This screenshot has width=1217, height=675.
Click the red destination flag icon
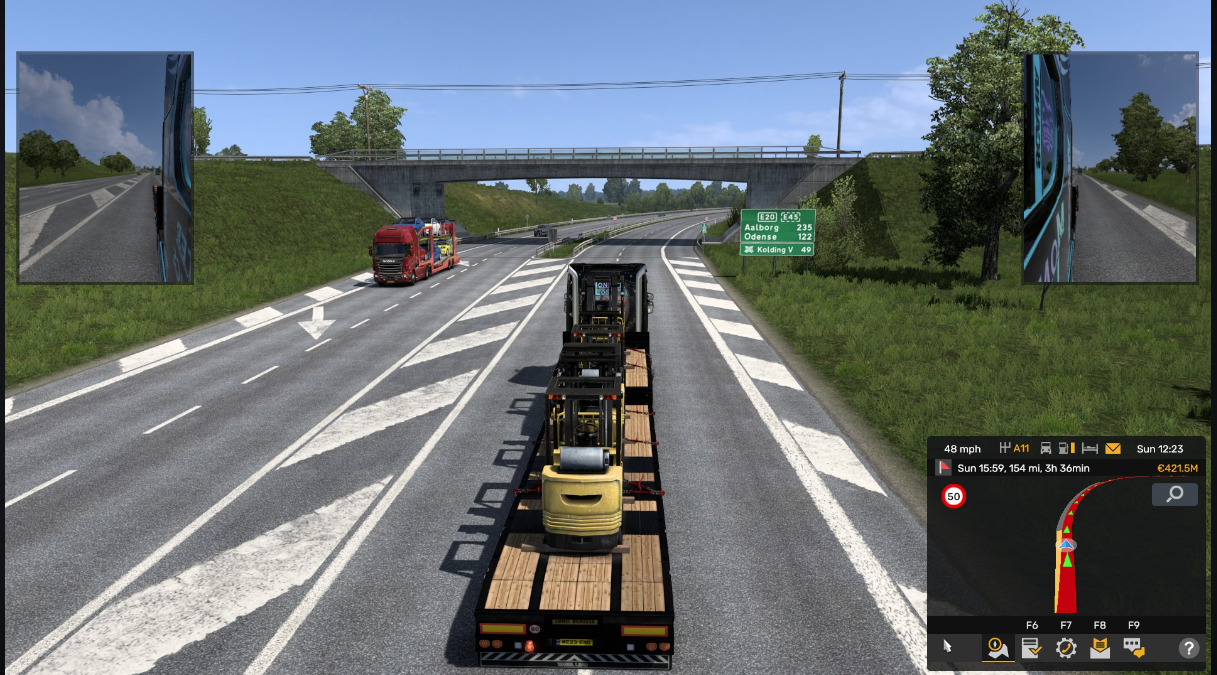pos(942,468)
